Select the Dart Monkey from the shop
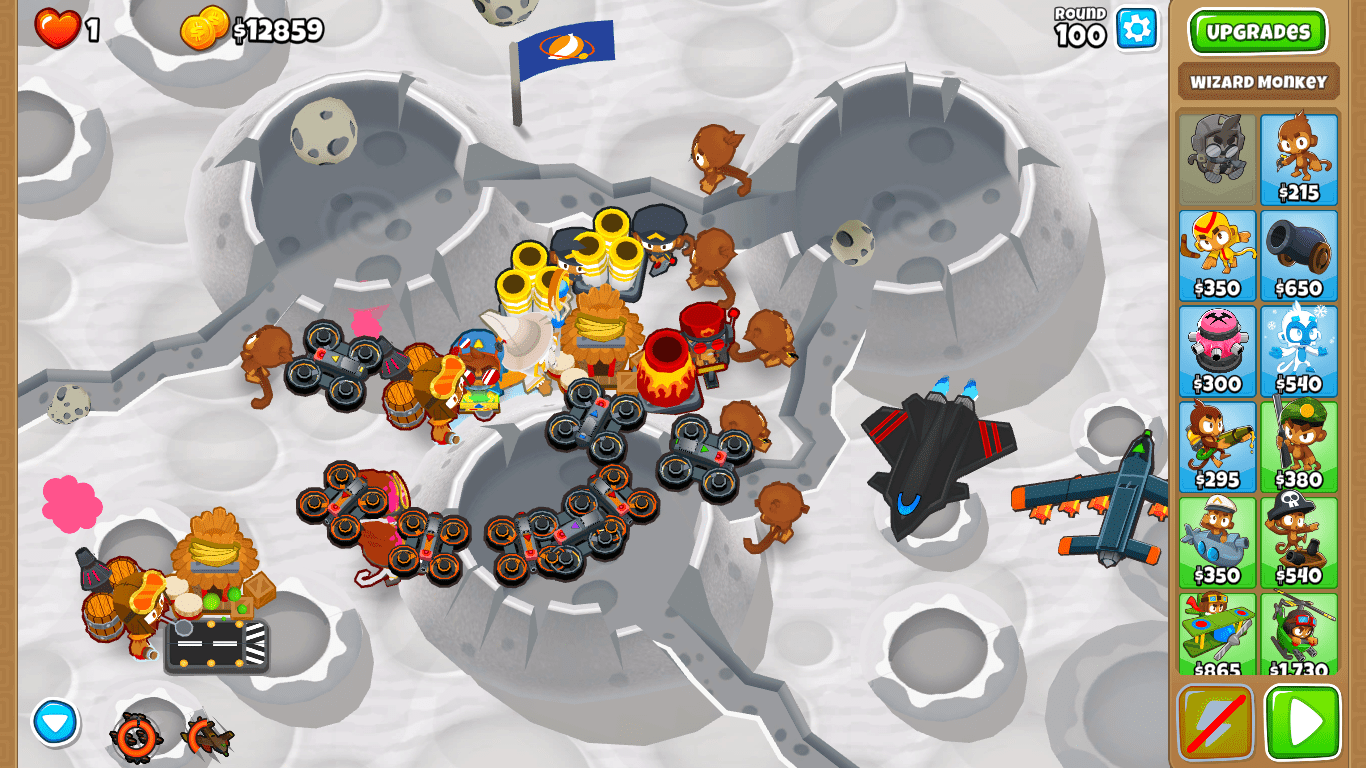 (x=1300, y=160)
